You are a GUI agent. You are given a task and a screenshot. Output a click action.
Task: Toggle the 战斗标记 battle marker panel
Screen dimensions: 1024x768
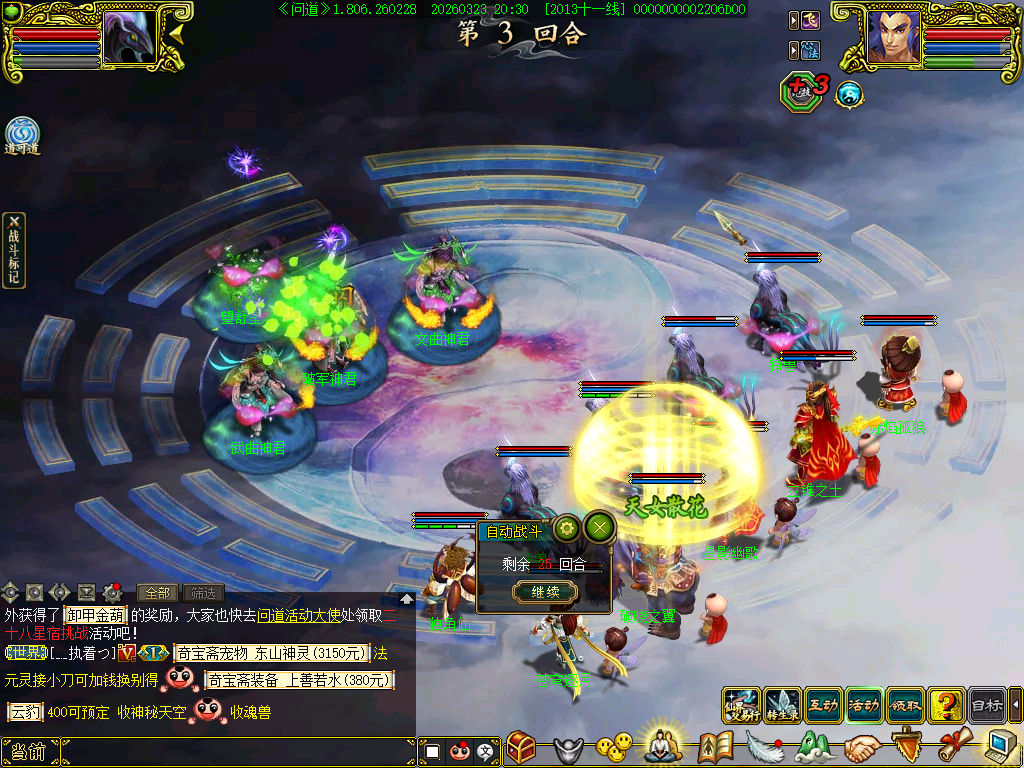(14, 250)
